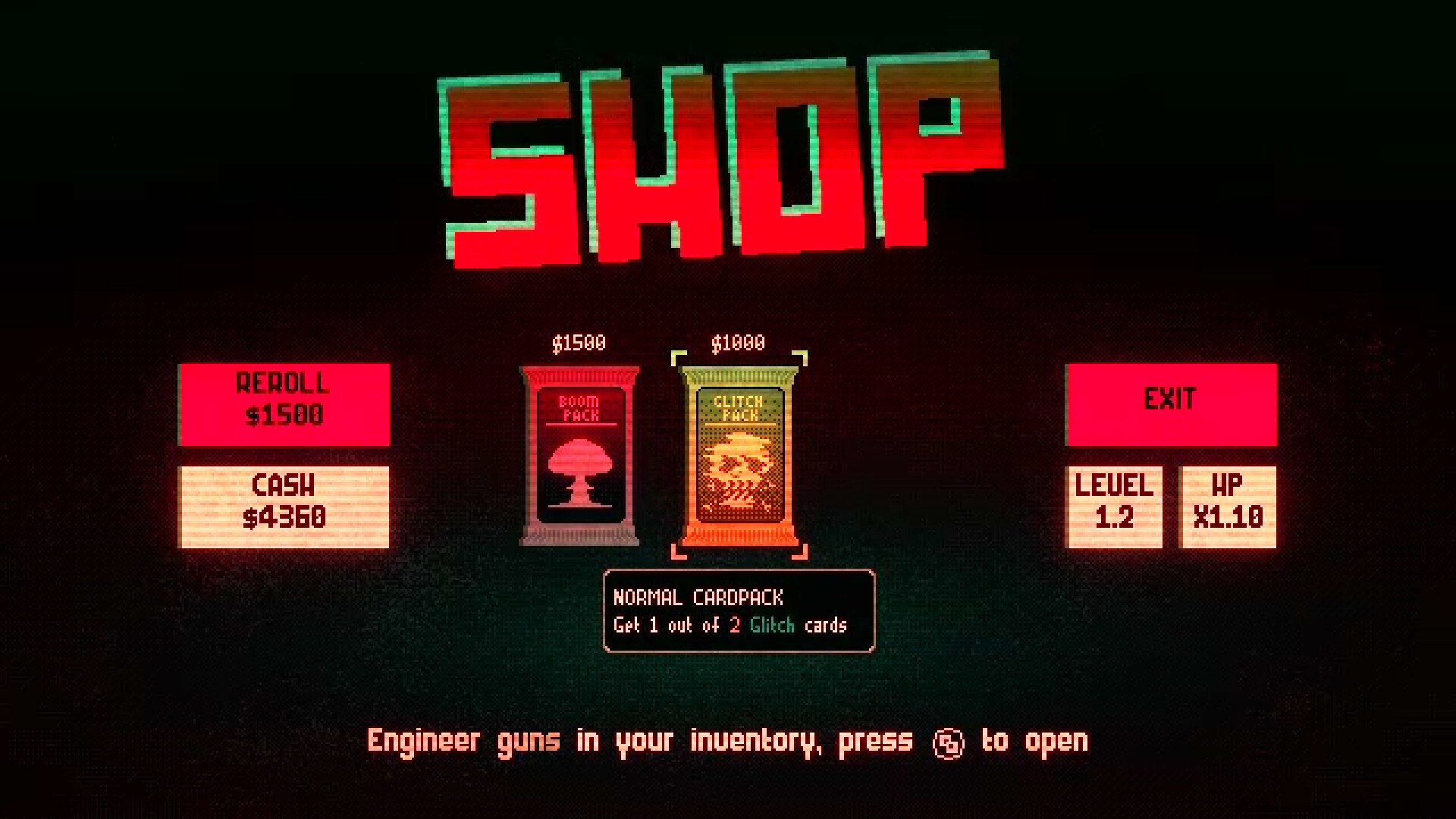
Task: Expand the LEVEL 1.2 info panel
Action: point(1113,504)
